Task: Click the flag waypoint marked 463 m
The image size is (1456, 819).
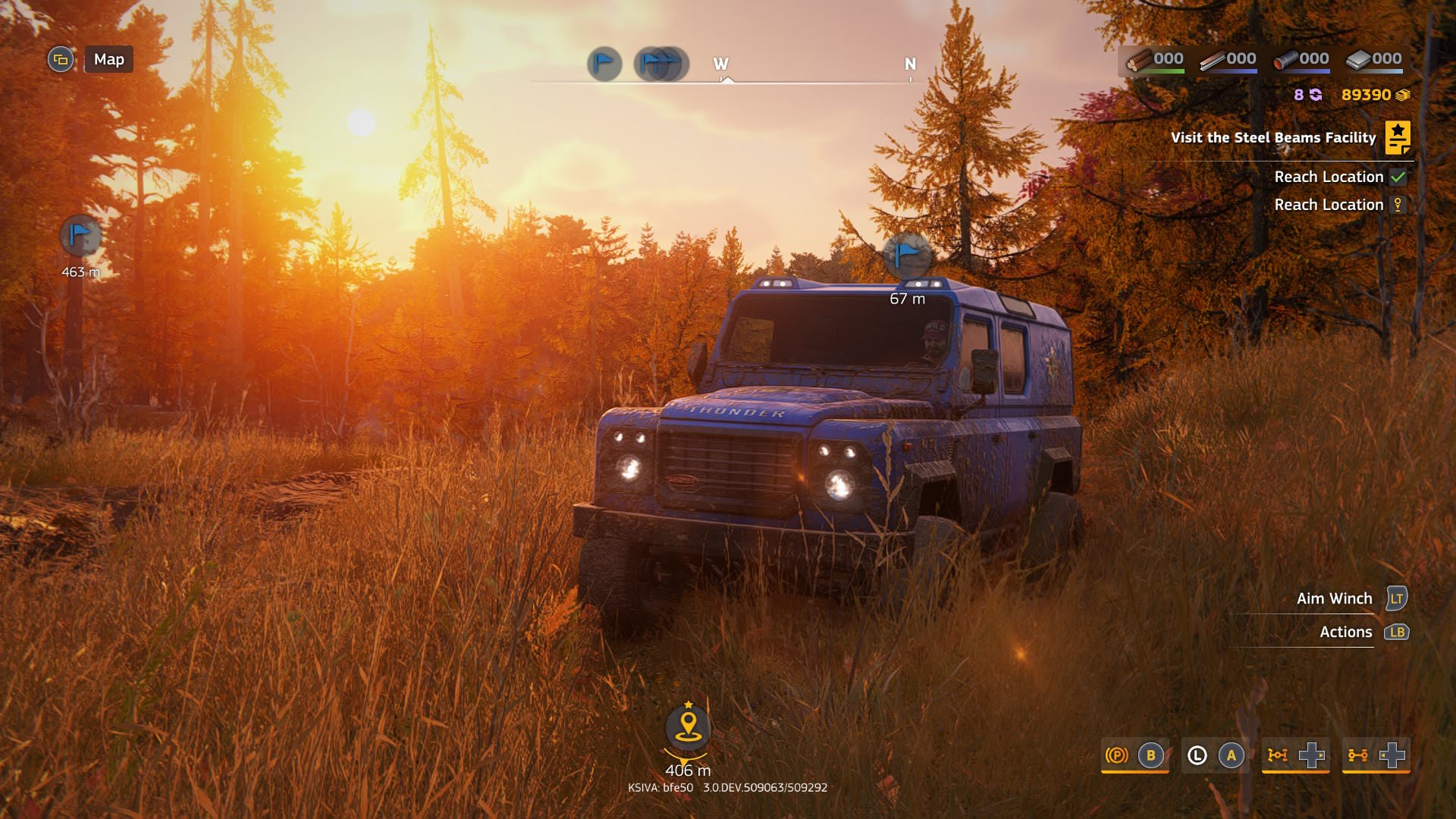Action: point(80,237)
